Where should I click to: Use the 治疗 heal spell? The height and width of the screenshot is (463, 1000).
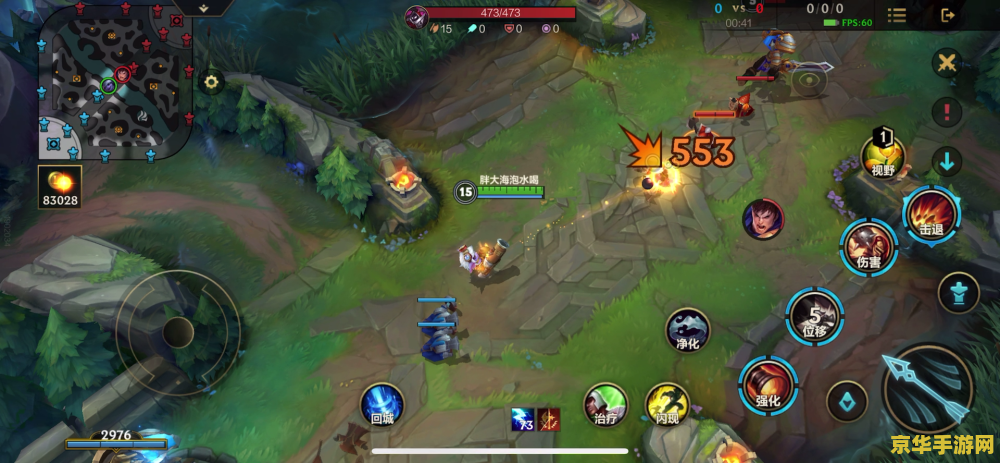pyautogui.click(x=606, y=404)
